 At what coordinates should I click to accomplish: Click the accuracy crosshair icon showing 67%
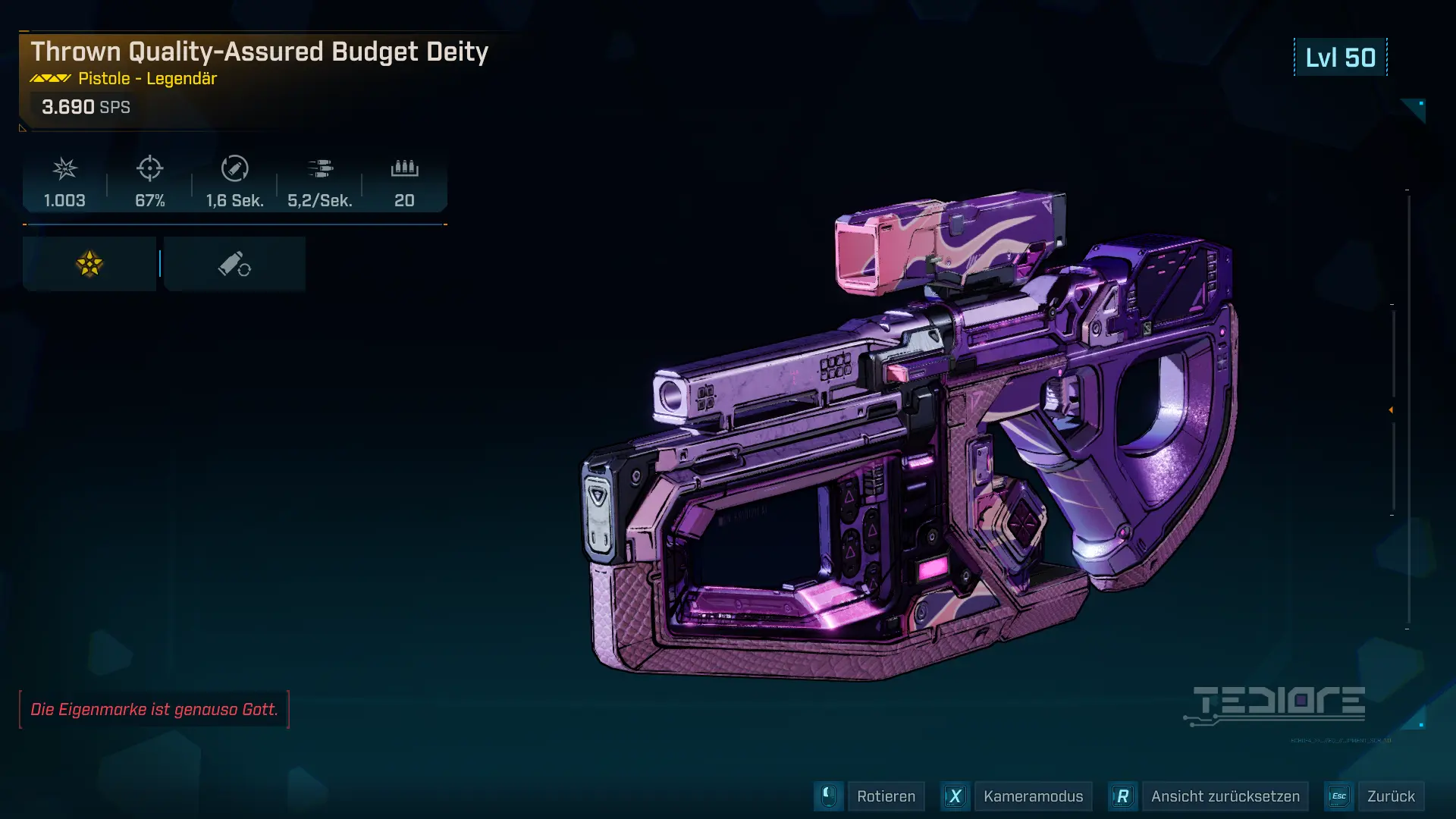coord(150,169)
